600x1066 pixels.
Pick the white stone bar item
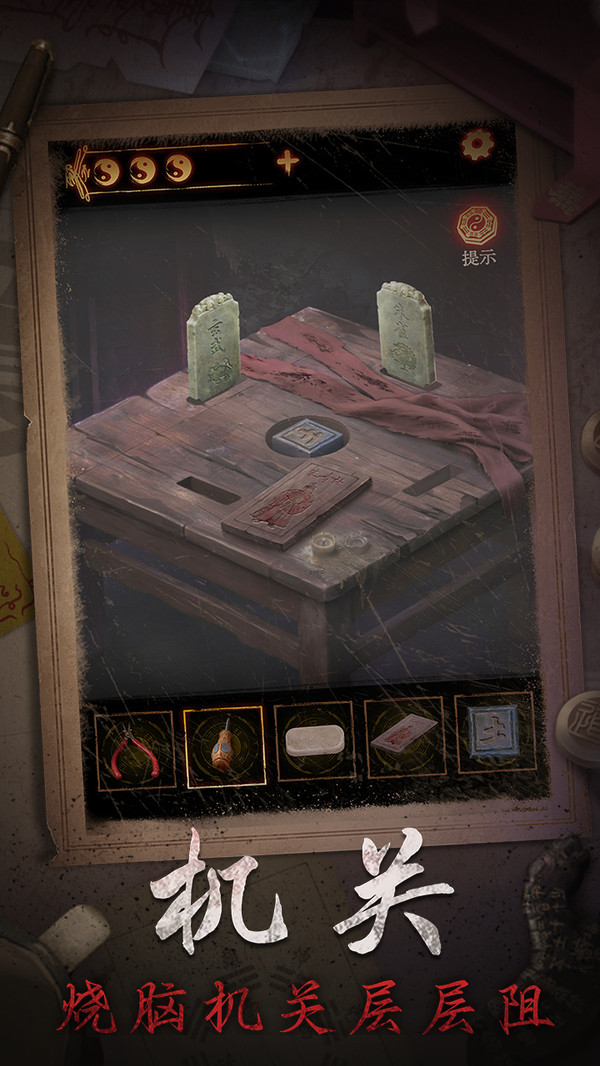click(x=314, y=741)
